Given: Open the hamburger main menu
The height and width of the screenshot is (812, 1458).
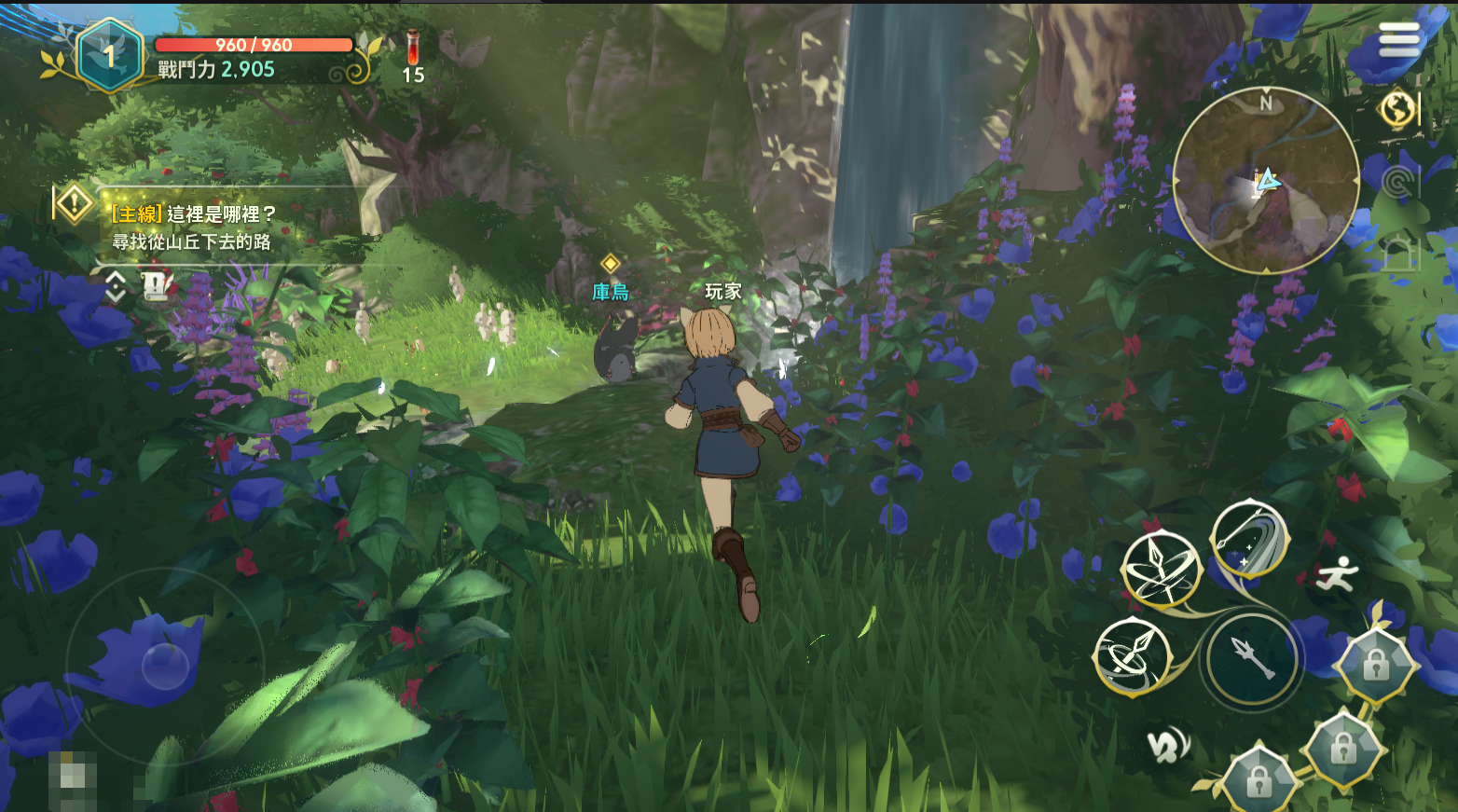Looking at the screenshot, I should (1398, 39).
